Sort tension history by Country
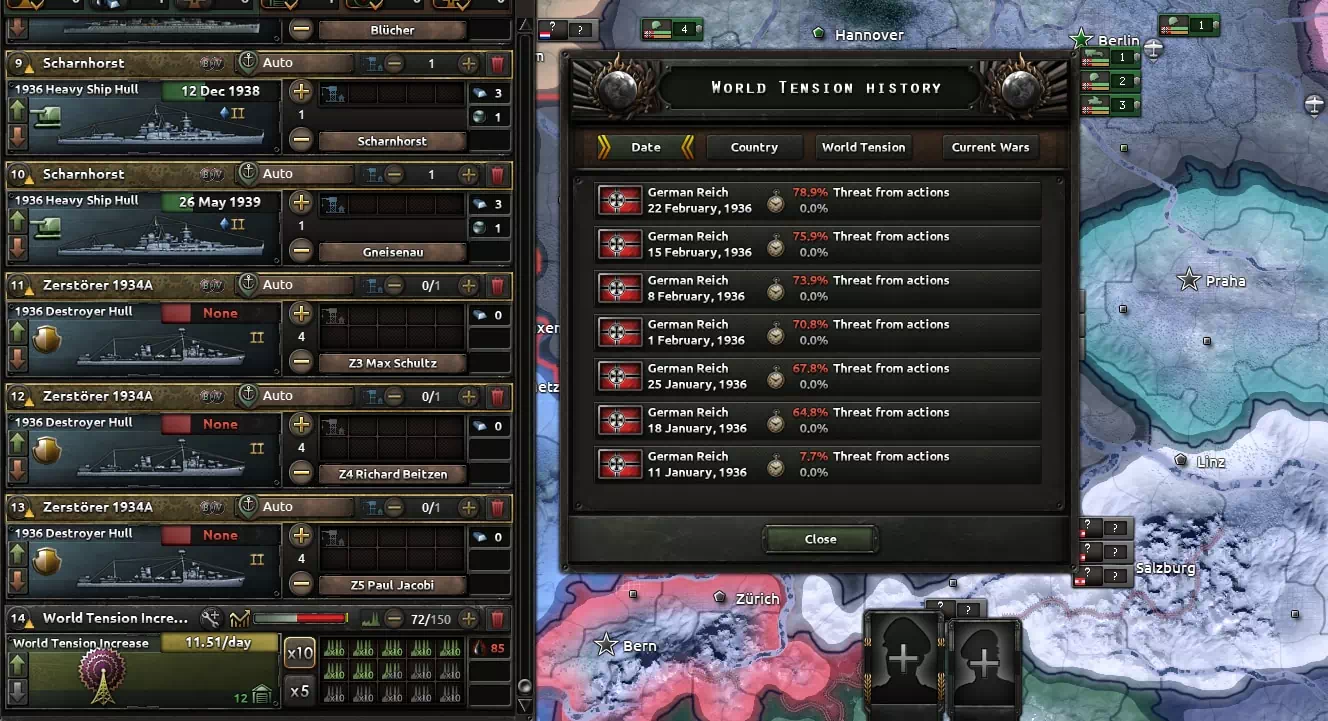Image resolution: width=1328 pixels, height=721 pixels. tap(754, 147)
